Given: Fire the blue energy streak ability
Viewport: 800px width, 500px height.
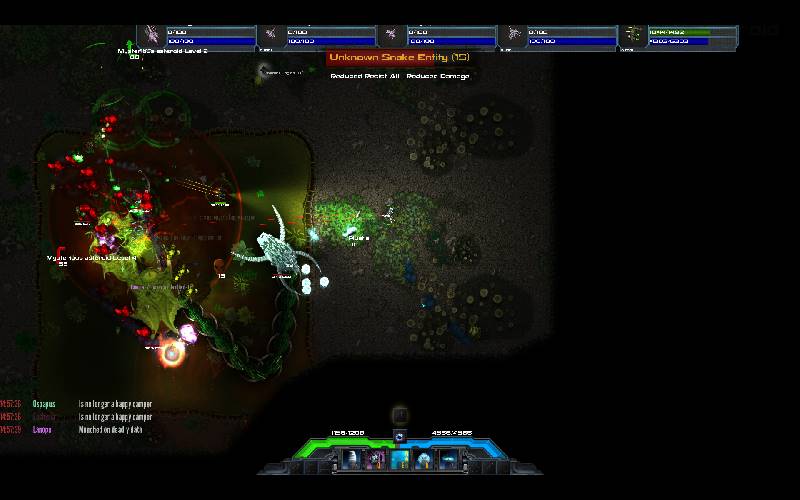Looking at the screenshot, I should [x=448, y=459].
